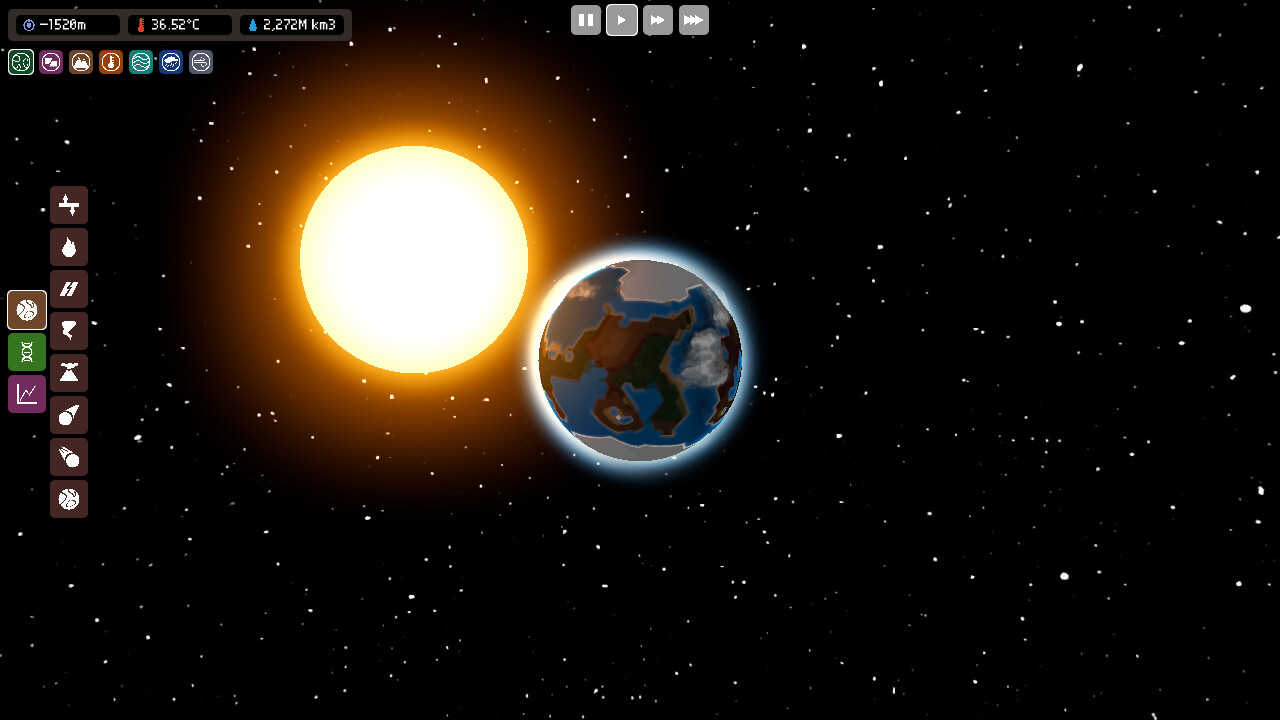This screenshot has height=720, width=1280.
Task: Click the 36.52°C temperature display
Action: tap(178, 25)
